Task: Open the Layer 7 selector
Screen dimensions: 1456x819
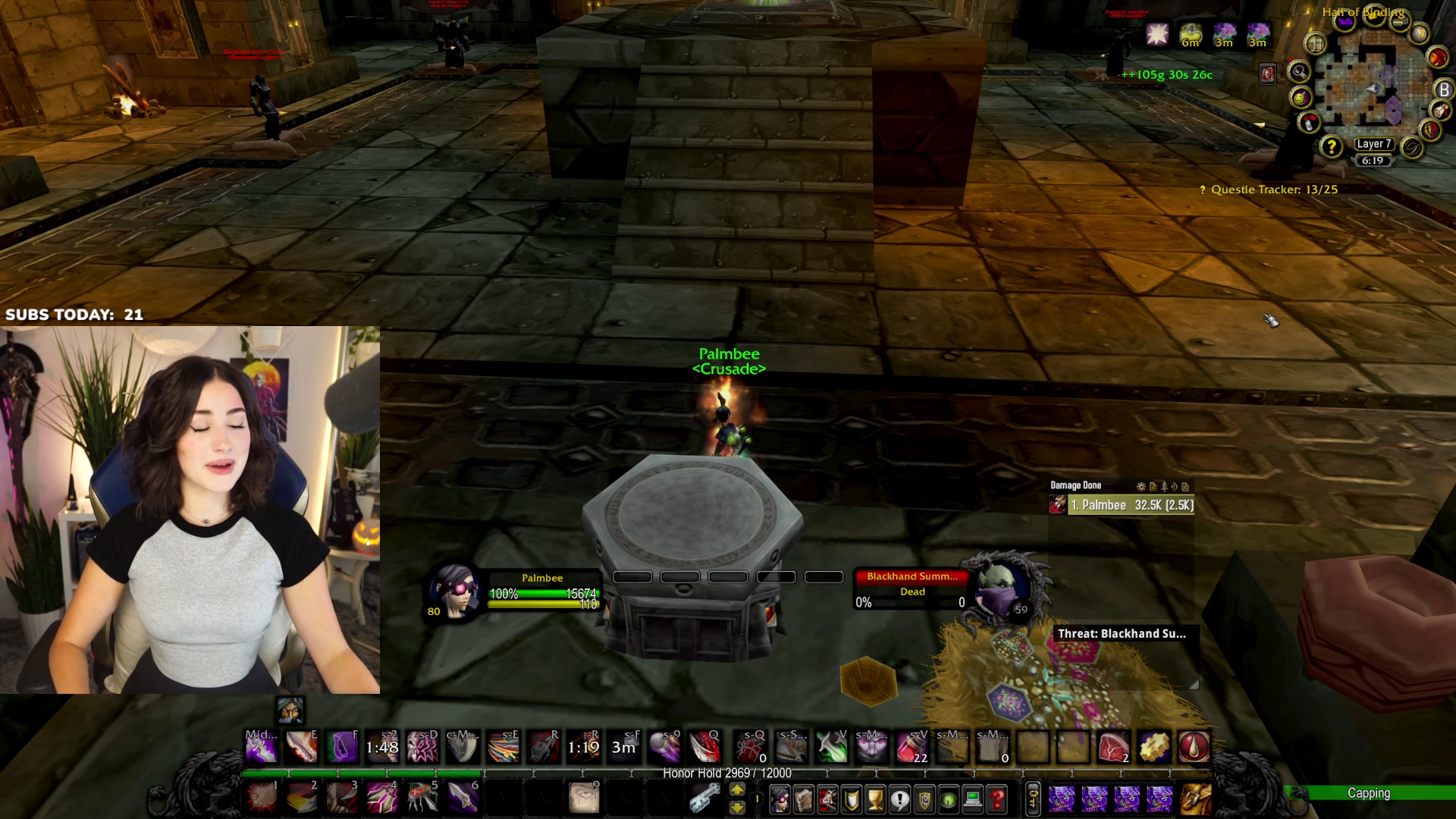Action: [1375, 144]
